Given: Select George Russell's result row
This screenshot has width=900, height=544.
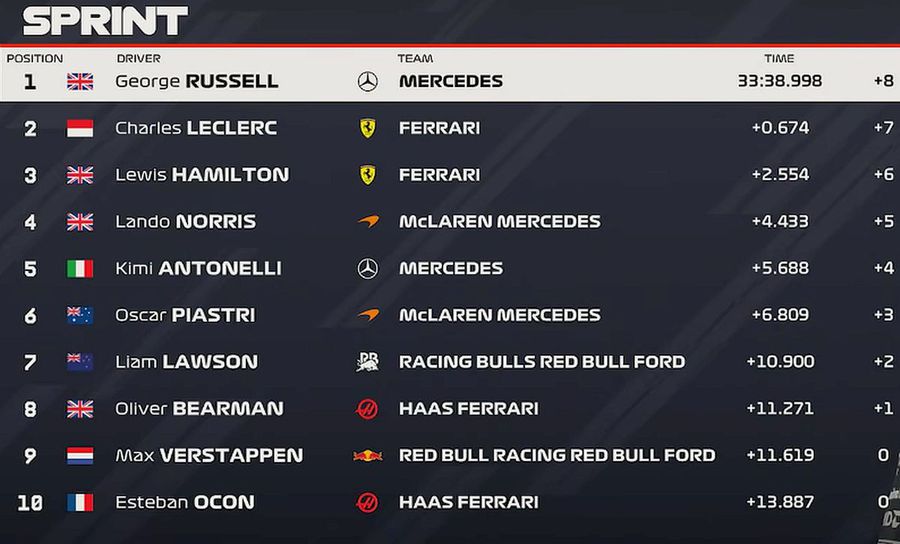Looking at the screenshot, I should [x=197, y=81].
